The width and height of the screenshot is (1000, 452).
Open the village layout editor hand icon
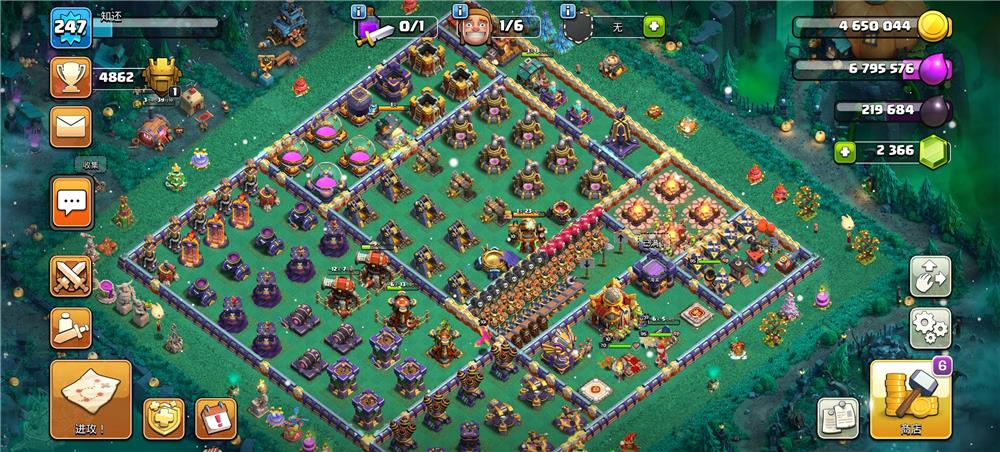coord(929,278)
